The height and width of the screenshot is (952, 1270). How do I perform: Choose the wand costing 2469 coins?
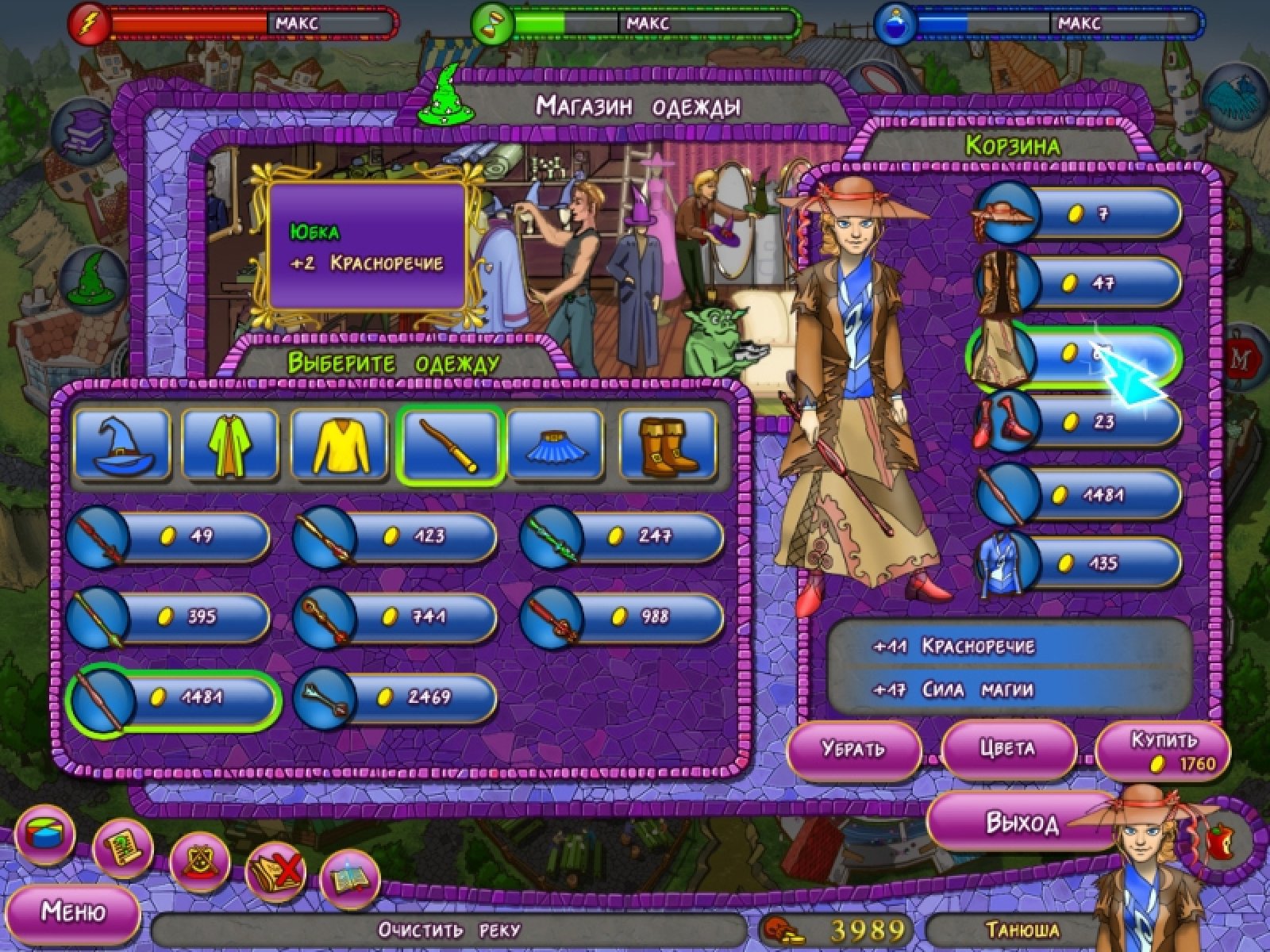[395, 697]
